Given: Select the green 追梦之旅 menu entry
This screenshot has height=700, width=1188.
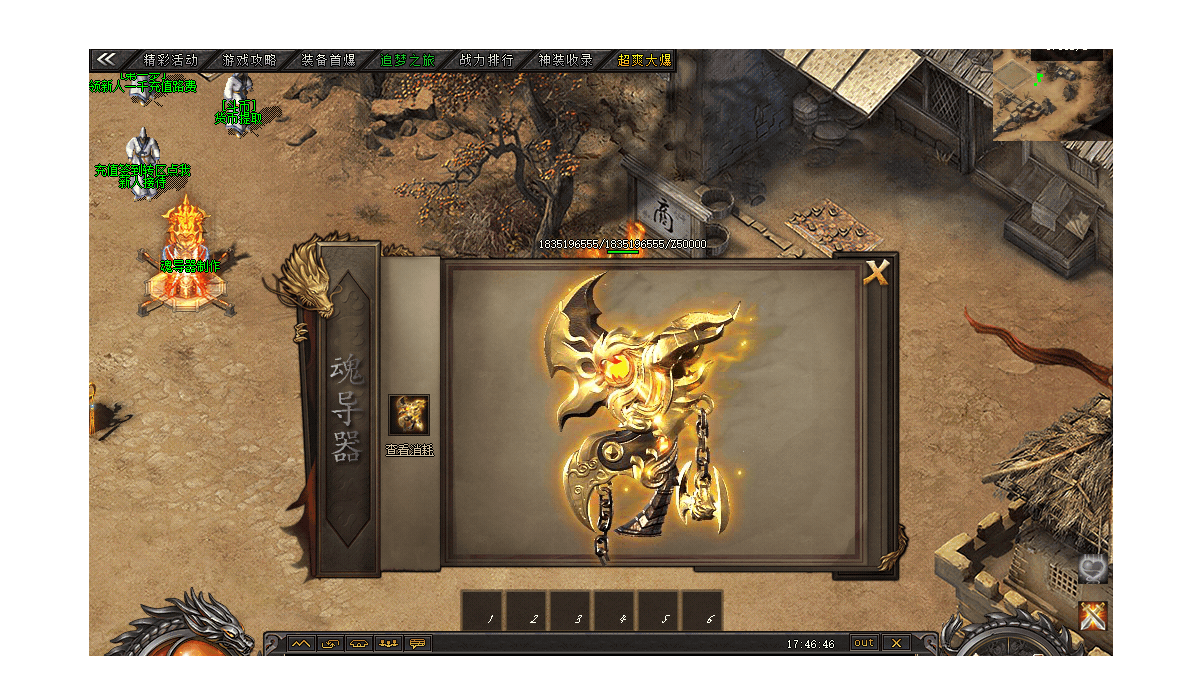Looking at the screenshot, I should (x=407, y=60).
